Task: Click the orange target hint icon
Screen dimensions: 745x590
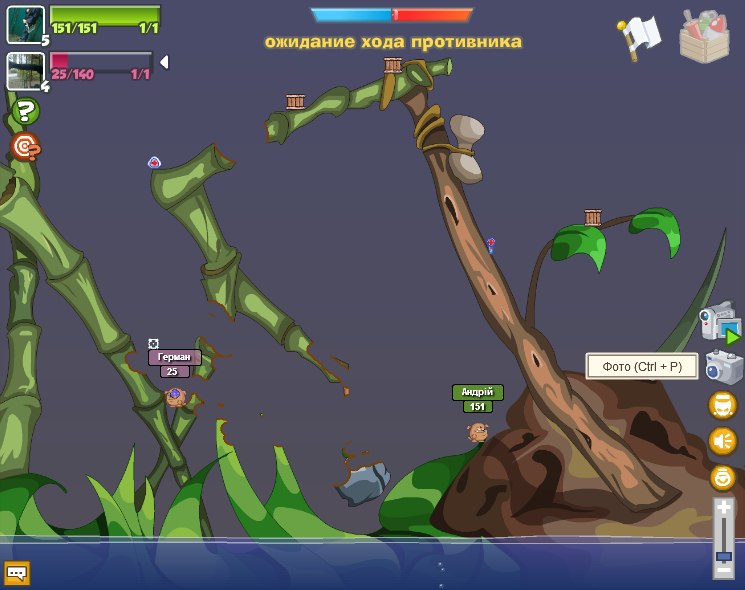Action: pos(26,147)
